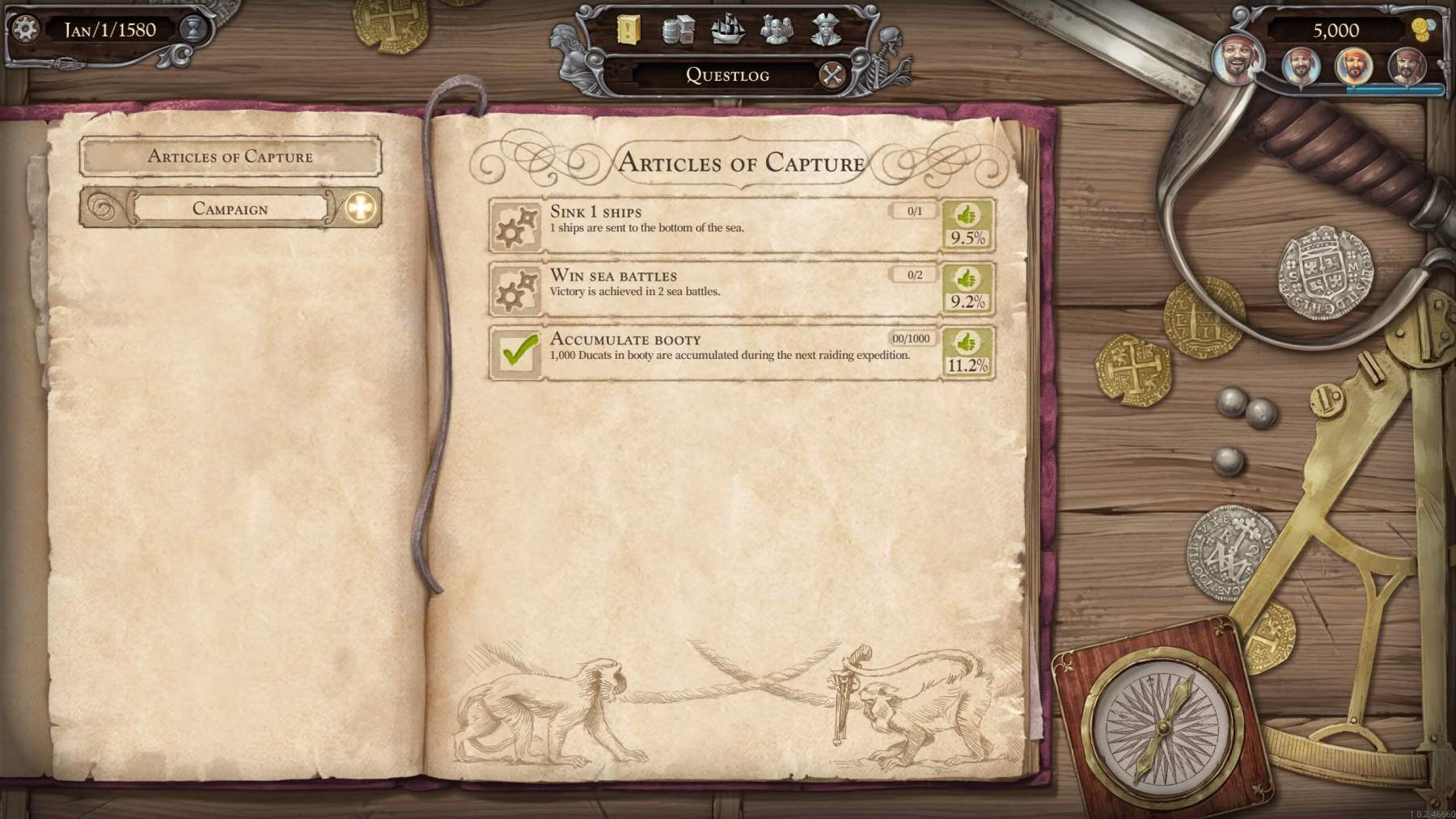The image size is (1456, 819).
Task: Click the gold coins treasury icon
Action: click(x=1421, y=31)
